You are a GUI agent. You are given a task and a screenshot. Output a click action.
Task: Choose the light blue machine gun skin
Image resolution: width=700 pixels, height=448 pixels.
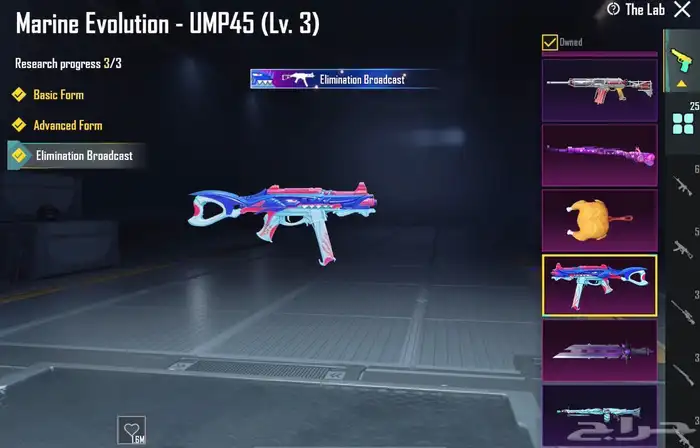coord(599,412)
